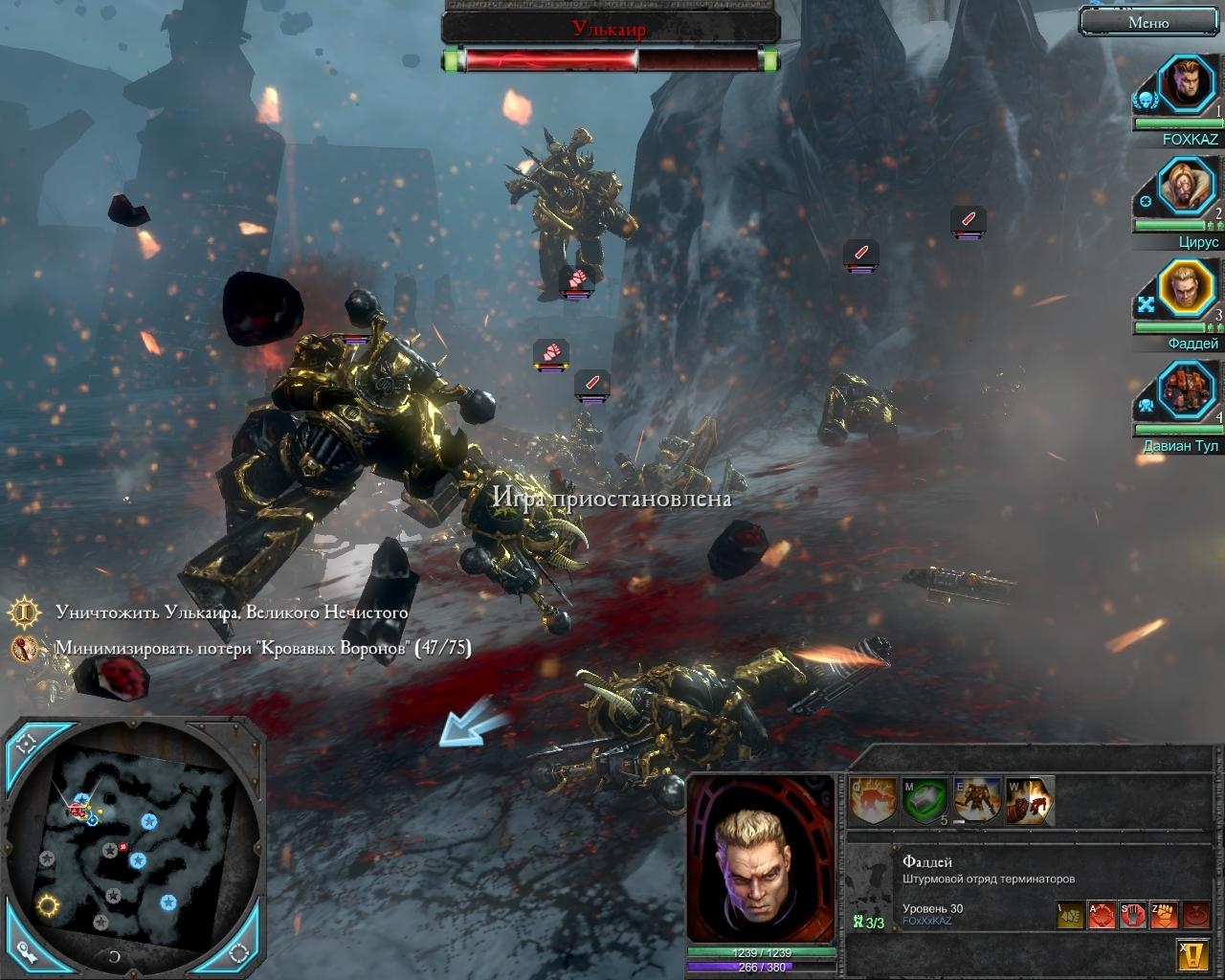This screenshot has height=980, width=1225.
Task: Choose the red attack-move target command
Action: coord(1101,916)
